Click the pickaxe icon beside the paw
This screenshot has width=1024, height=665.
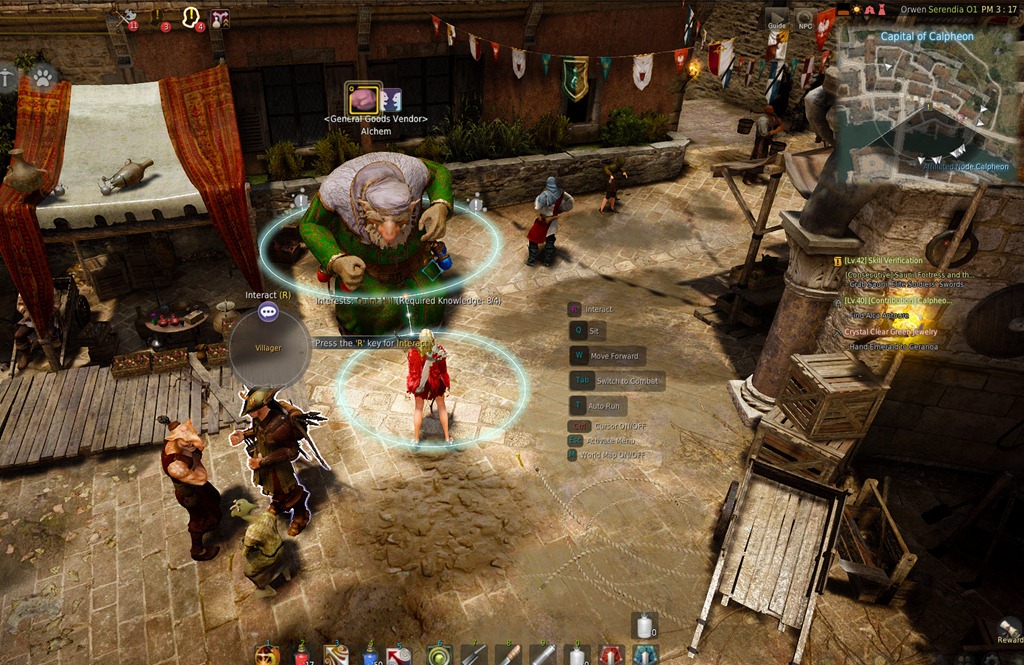click(7, 76)
